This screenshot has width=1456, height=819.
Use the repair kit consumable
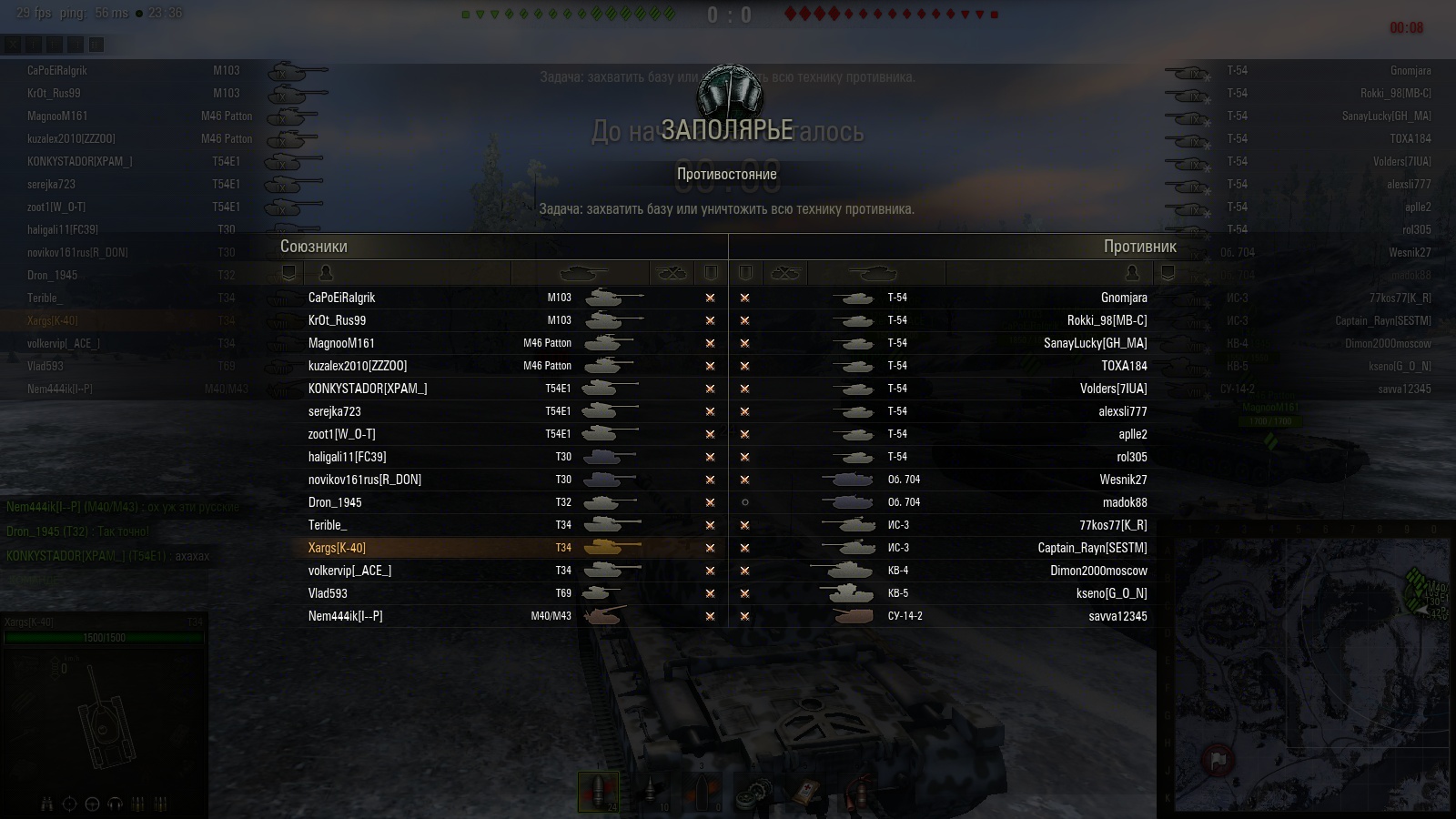tap(755, 792)
